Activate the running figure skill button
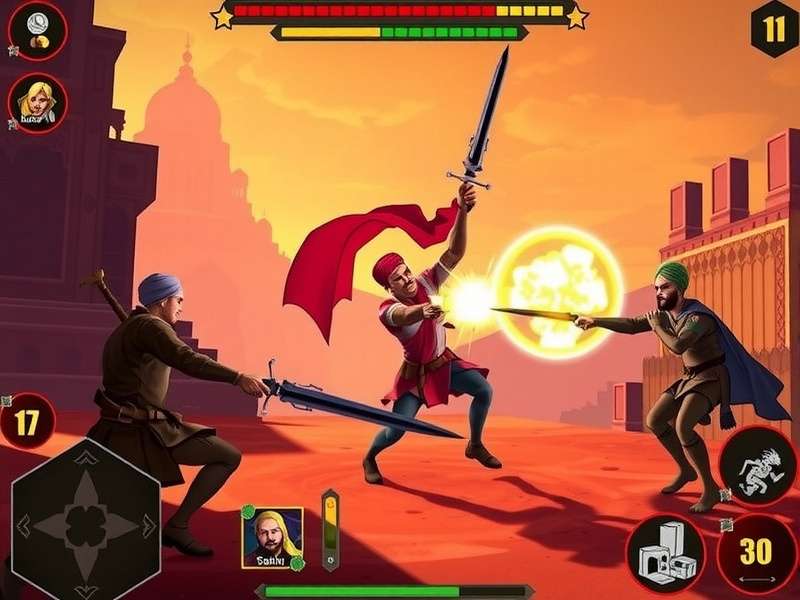The image size is (800, 600). 757,467
